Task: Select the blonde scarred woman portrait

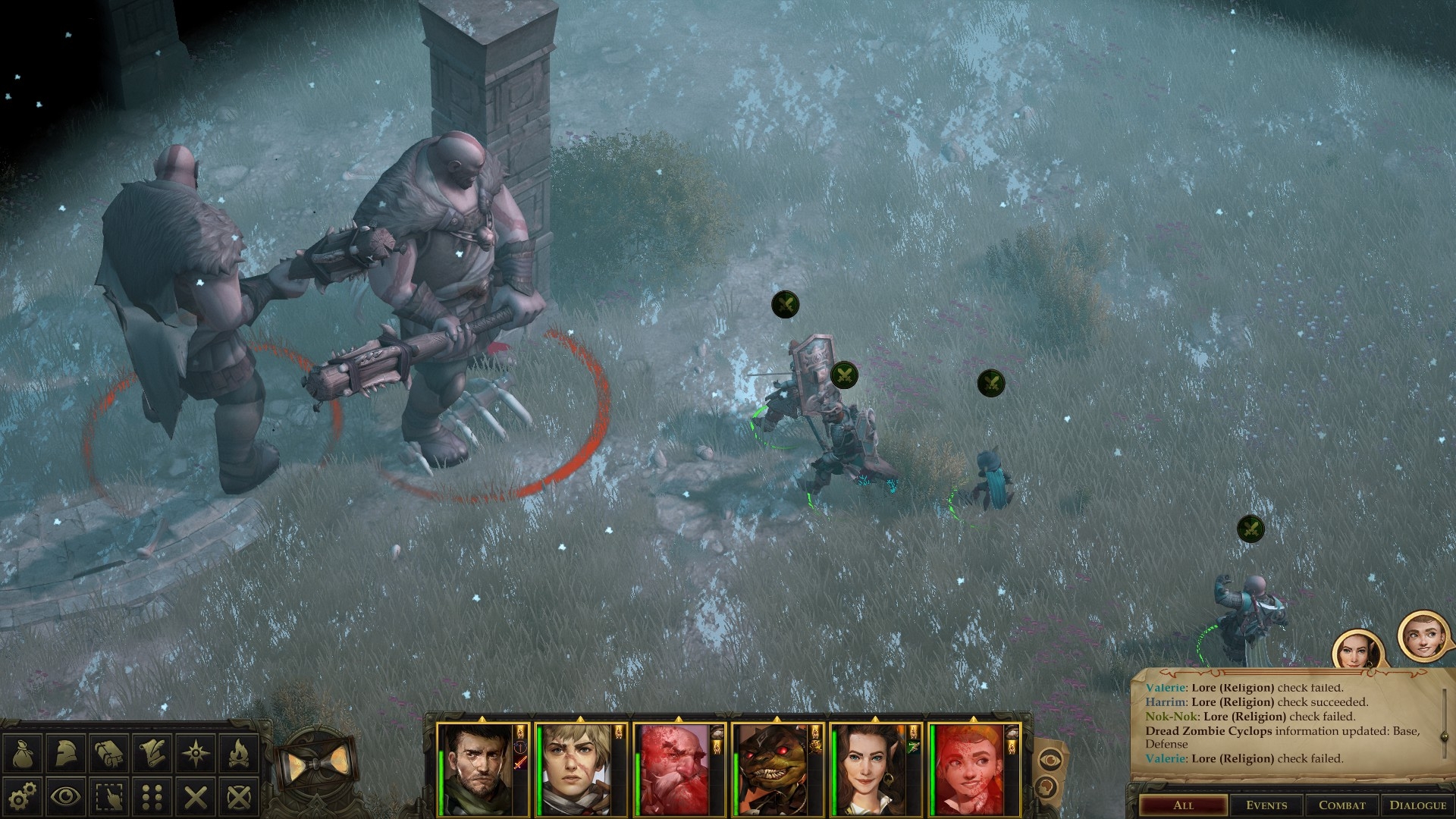Action: coord(575,769)
